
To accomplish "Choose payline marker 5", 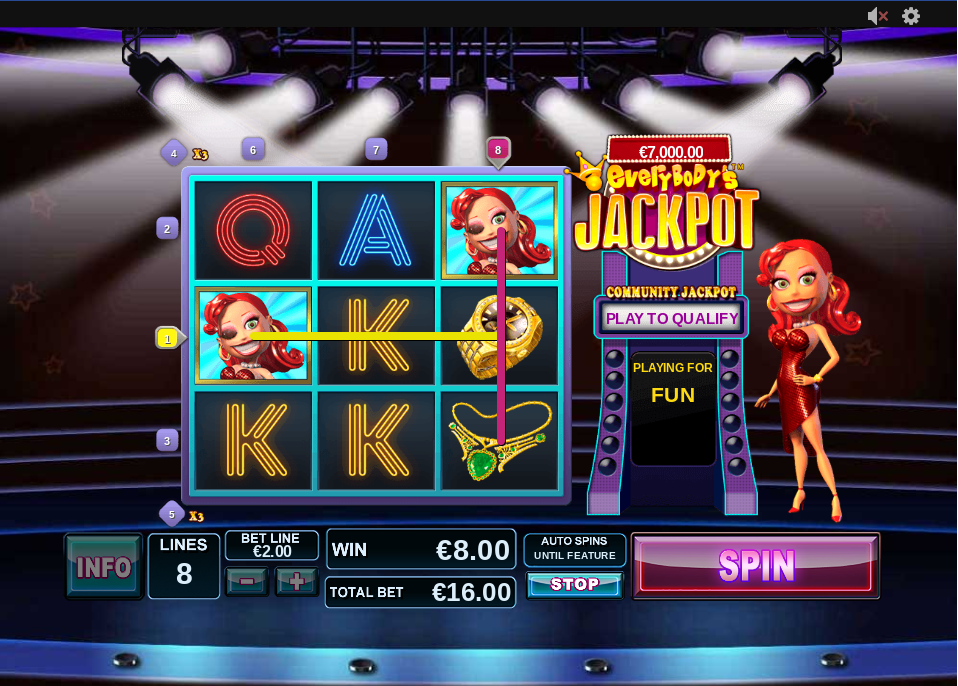I will point(172,514).
